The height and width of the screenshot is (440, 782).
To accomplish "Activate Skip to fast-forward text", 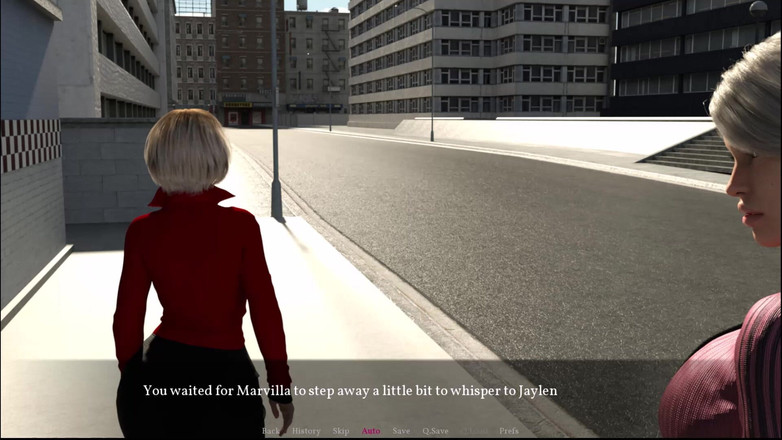I will pos(341,431).
